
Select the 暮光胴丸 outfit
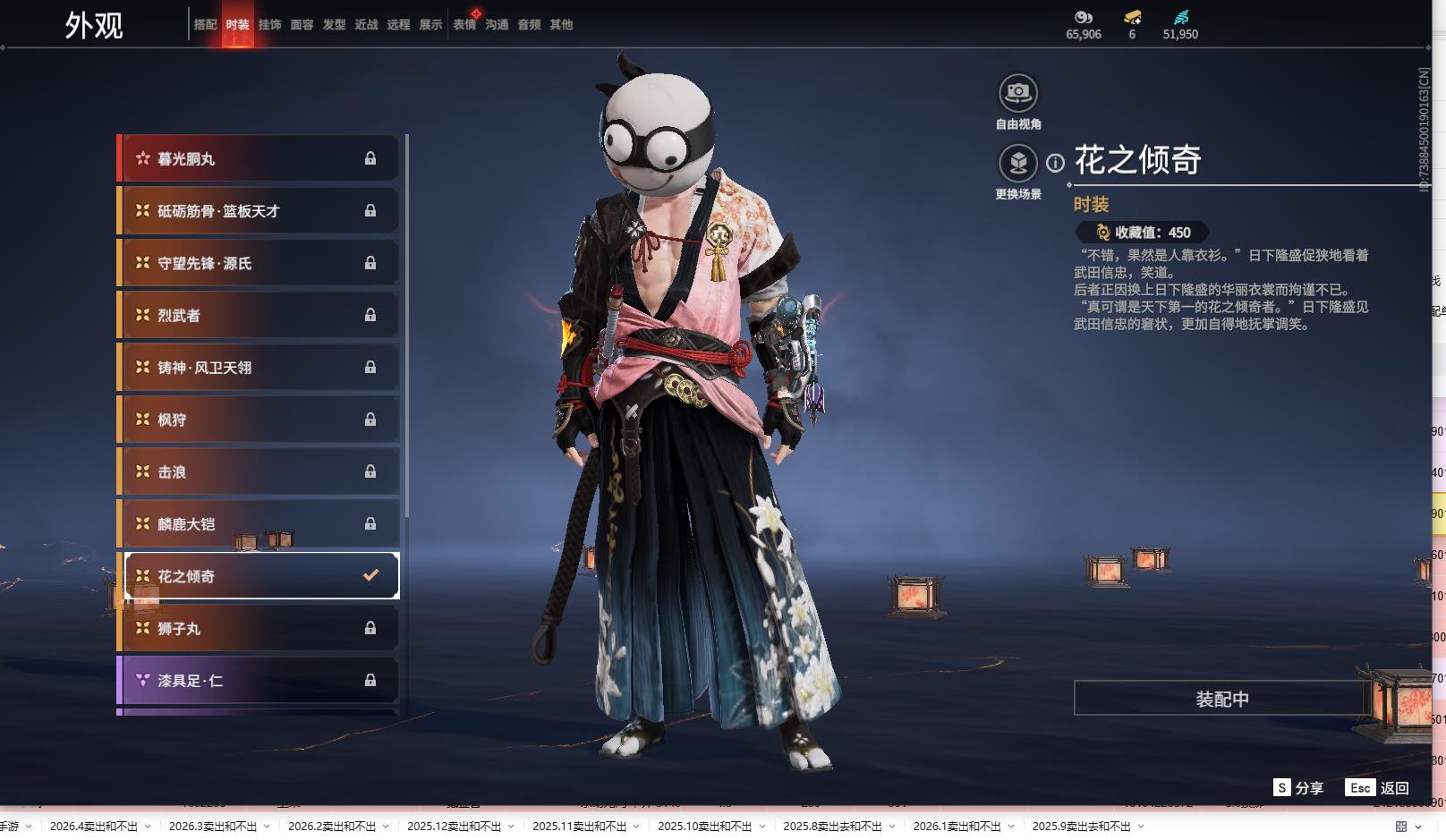(258, 159)
